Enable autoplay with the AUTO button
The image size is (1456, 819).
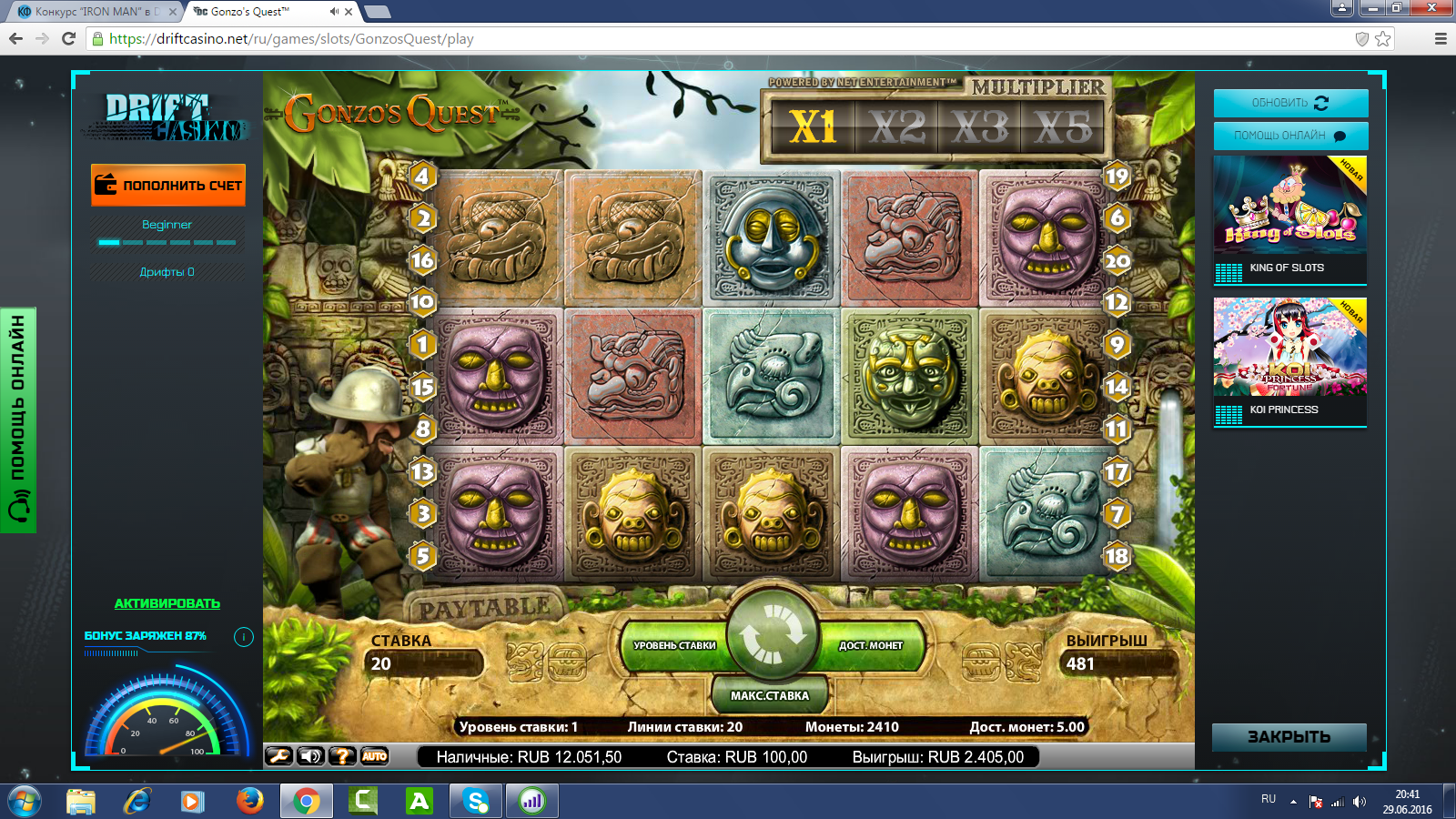374,756
